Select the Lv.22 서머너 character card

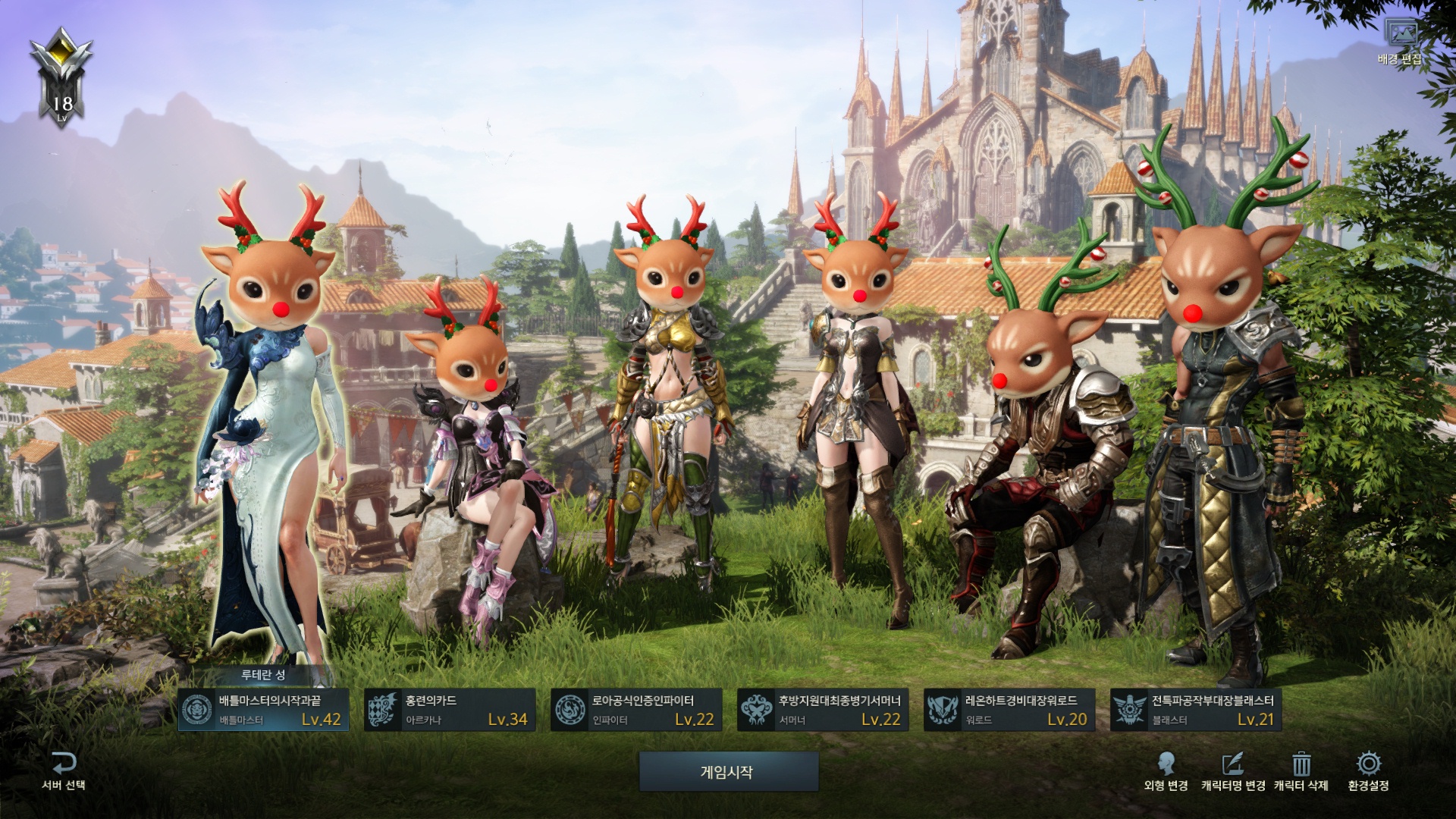[823, 710]
